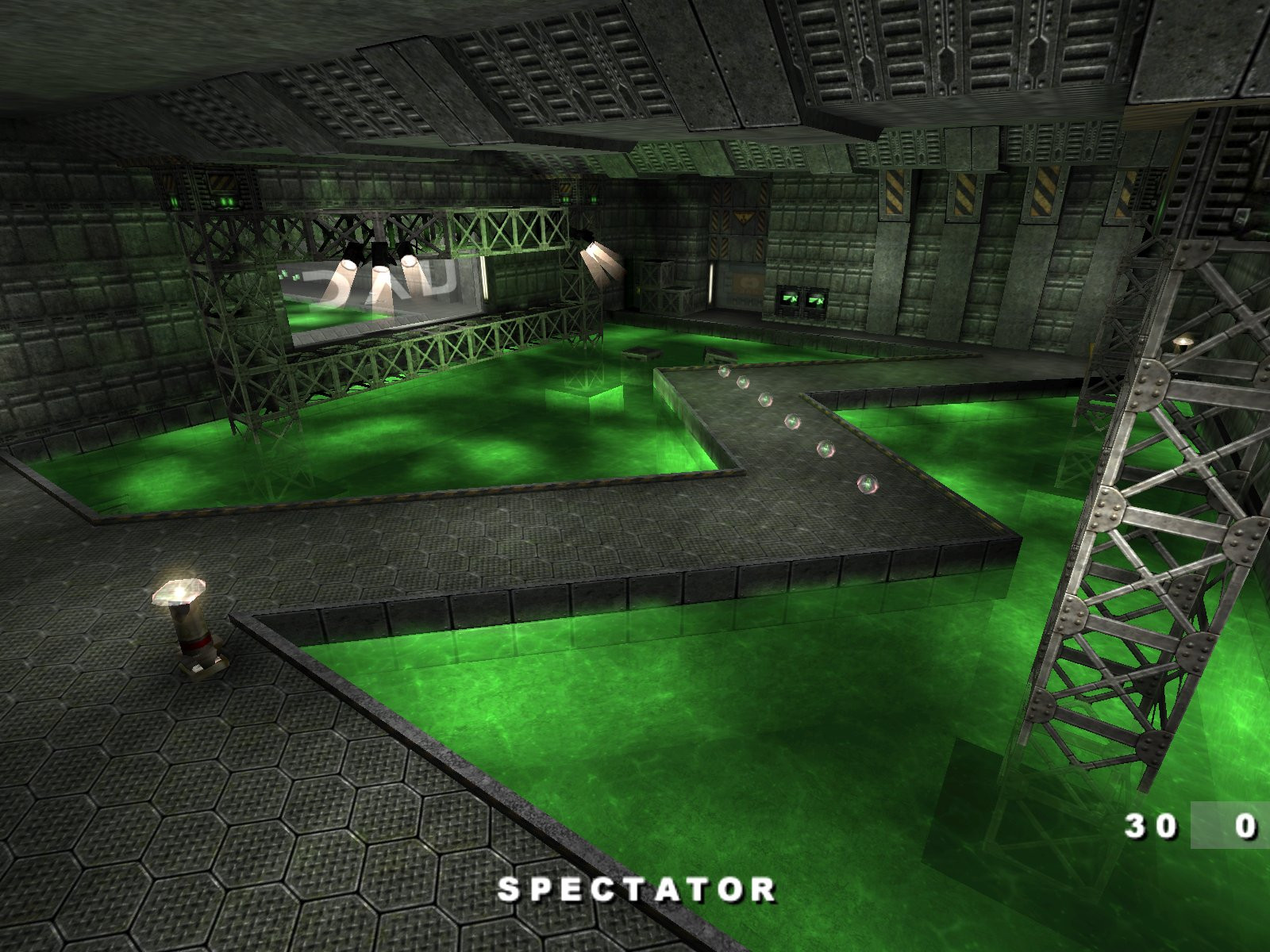Click the green indicator light atop the left truss

(225, 200)
